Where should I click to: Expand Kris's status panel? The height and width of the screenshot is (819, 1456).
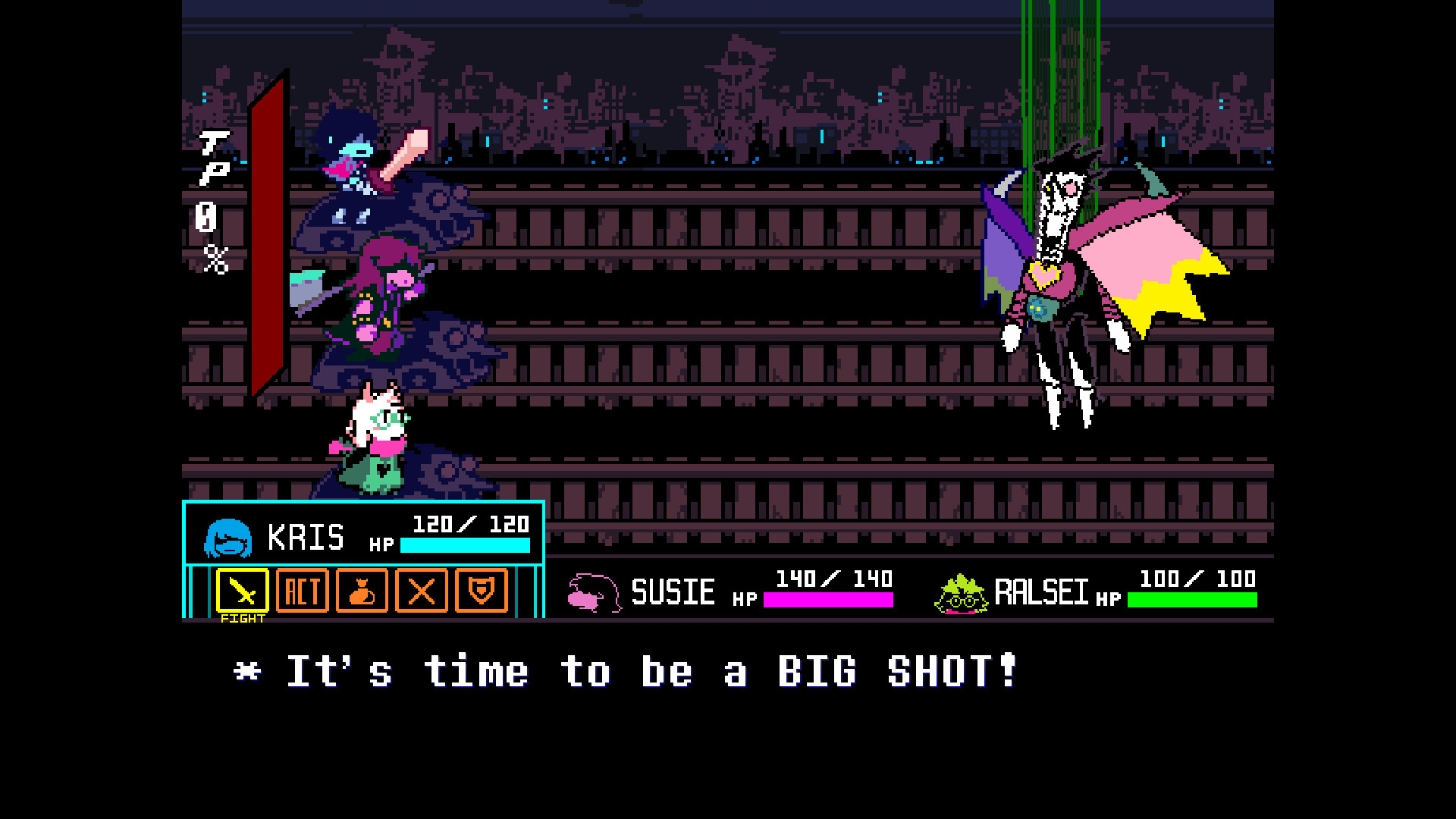[364, 535]
